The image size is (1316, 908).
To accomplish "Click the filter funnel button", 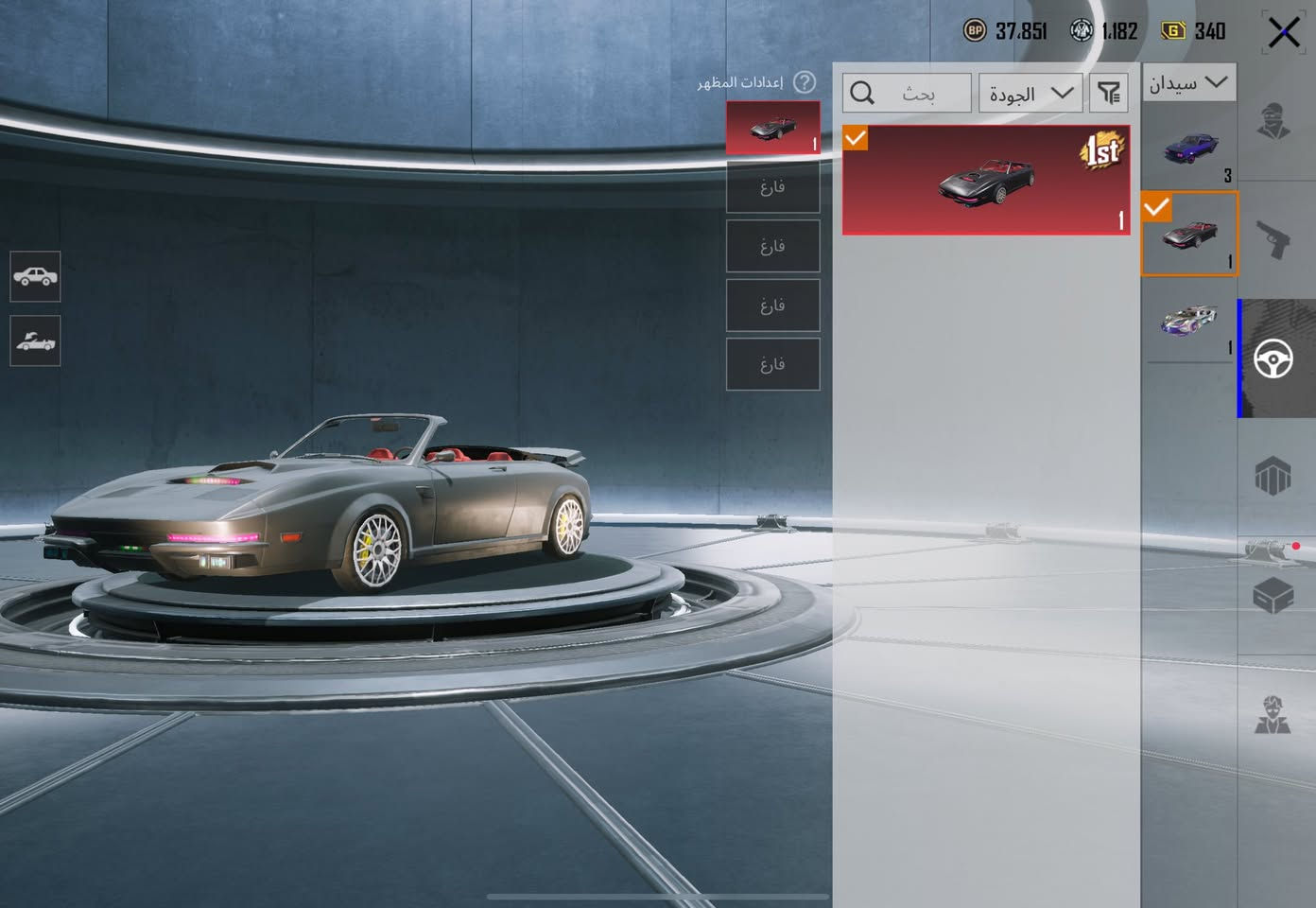I will point(1108,94).
